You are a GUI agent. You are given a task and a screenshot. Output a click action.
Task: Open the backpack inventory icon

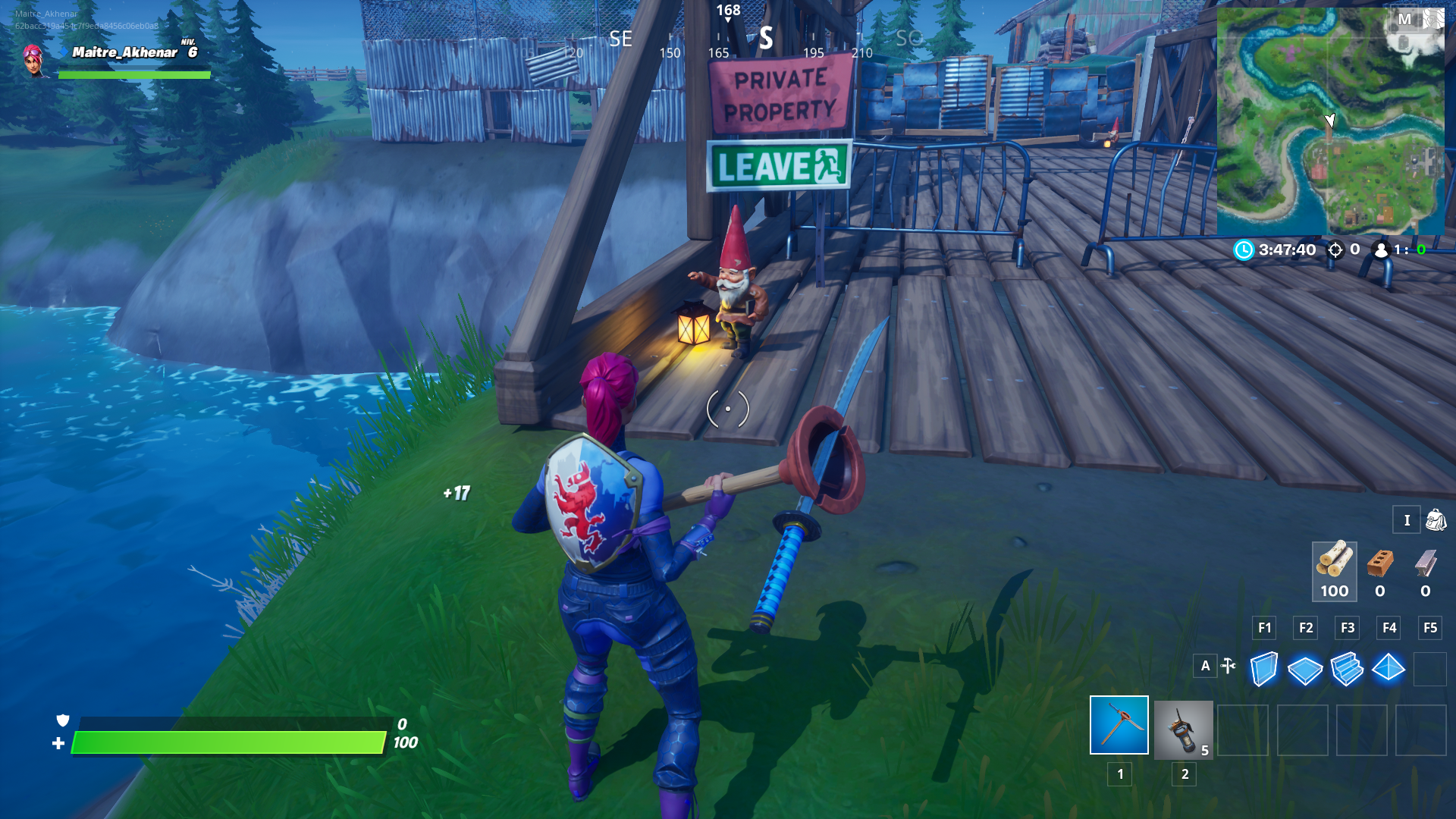1436,520
